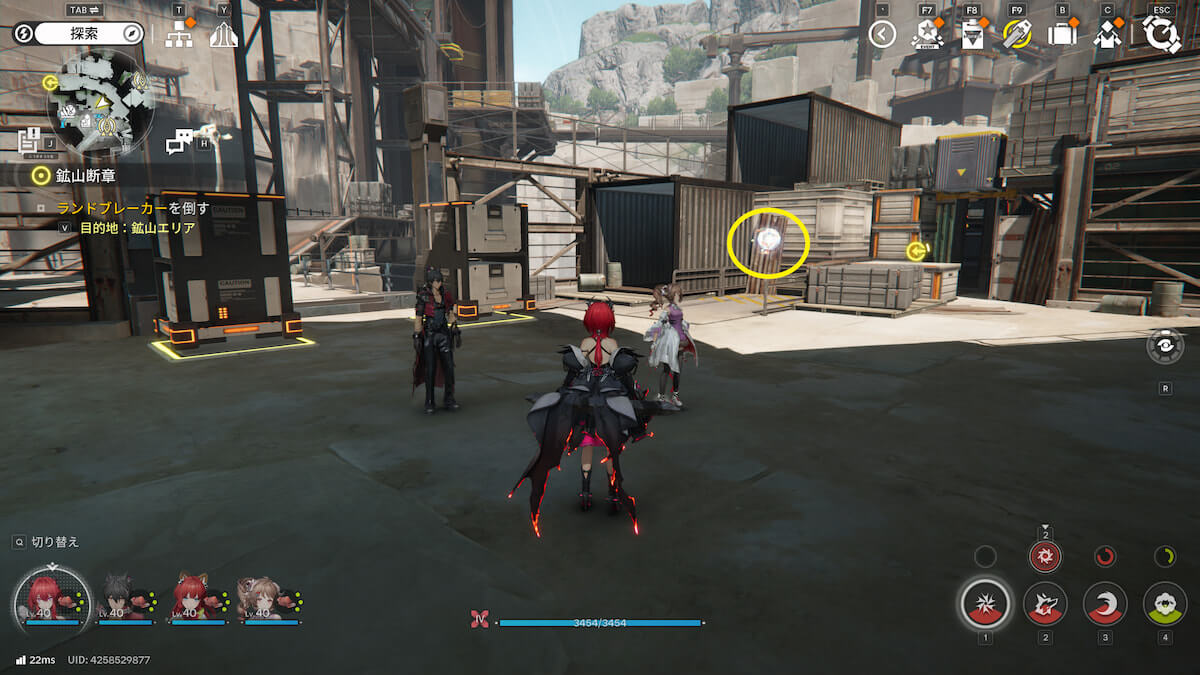The height and width of the screenshot is (675, 1200).
Task: Open the main system menu ring icon
Action: tap(1162, 34)
